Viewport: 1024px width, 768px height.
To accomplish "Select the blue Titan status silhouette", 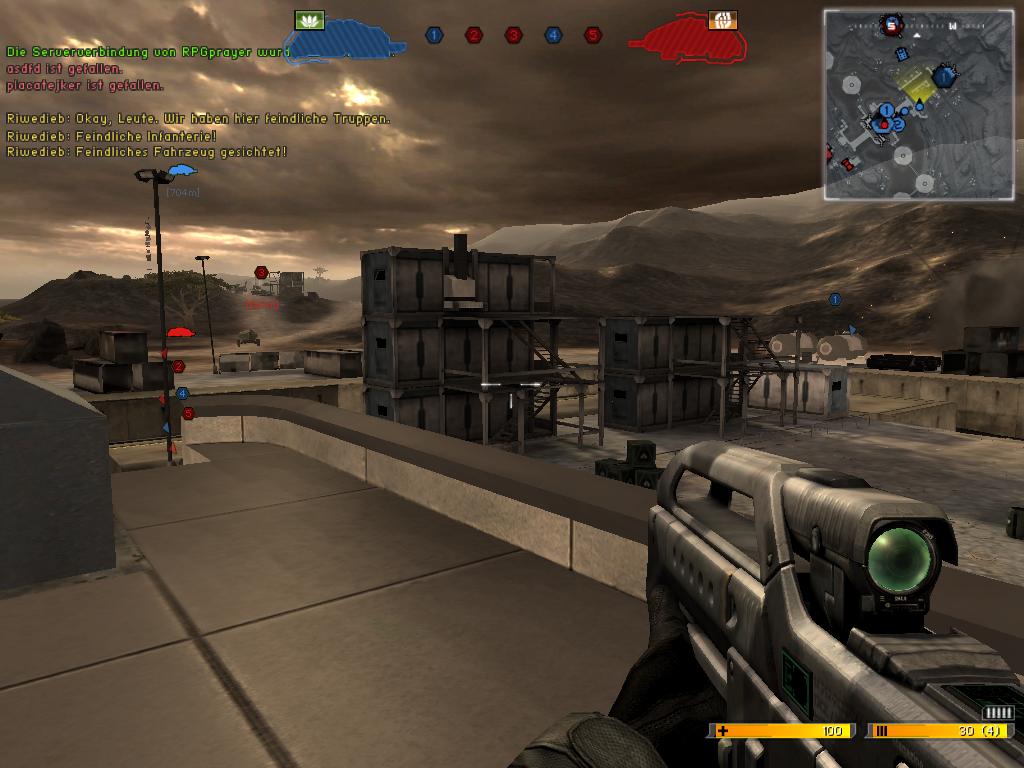I will [x=345, y=41].
